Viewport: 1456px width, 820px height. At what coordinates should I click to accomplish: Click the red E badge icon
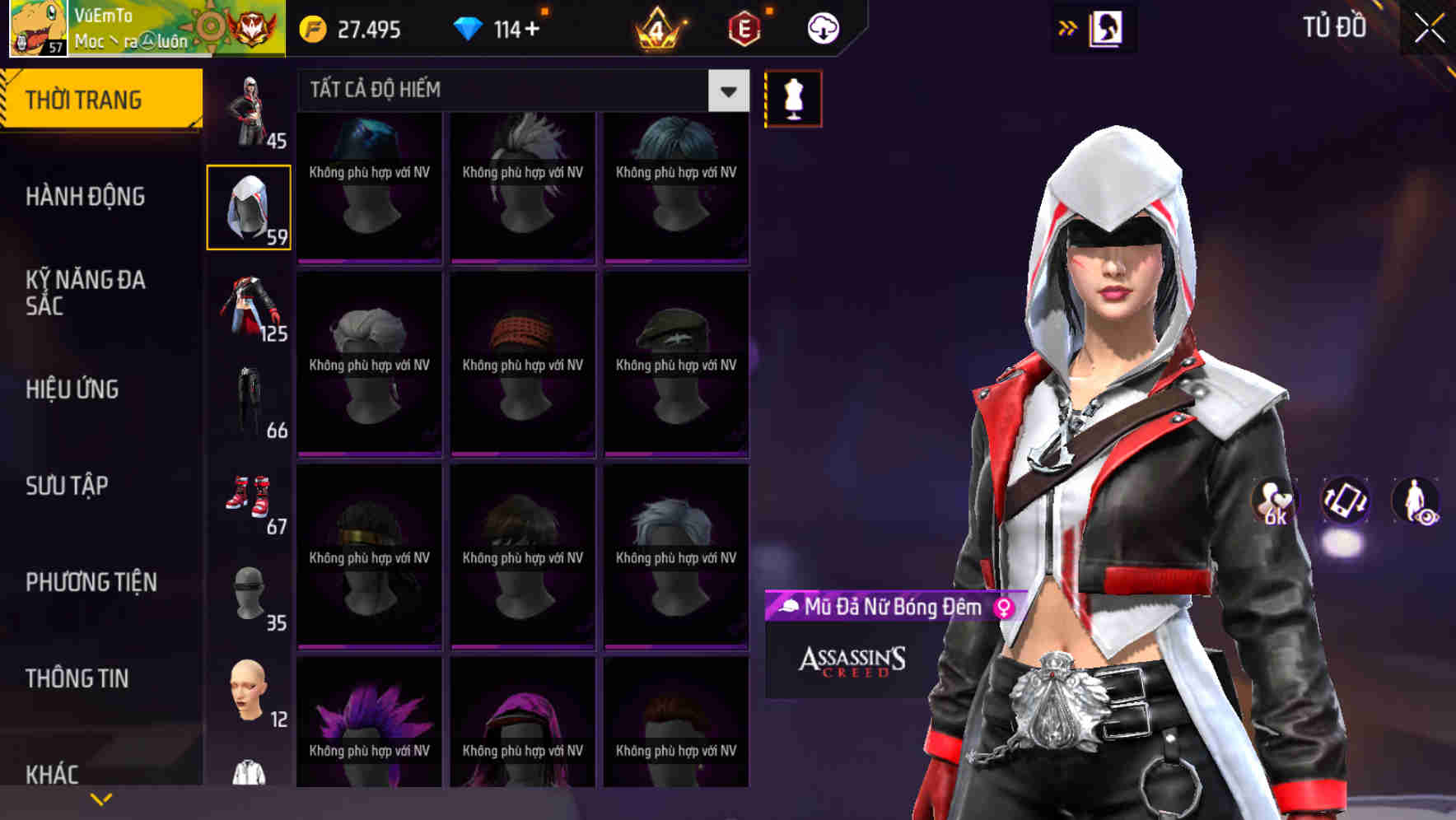pyautogui.click(x=745, y=28)
